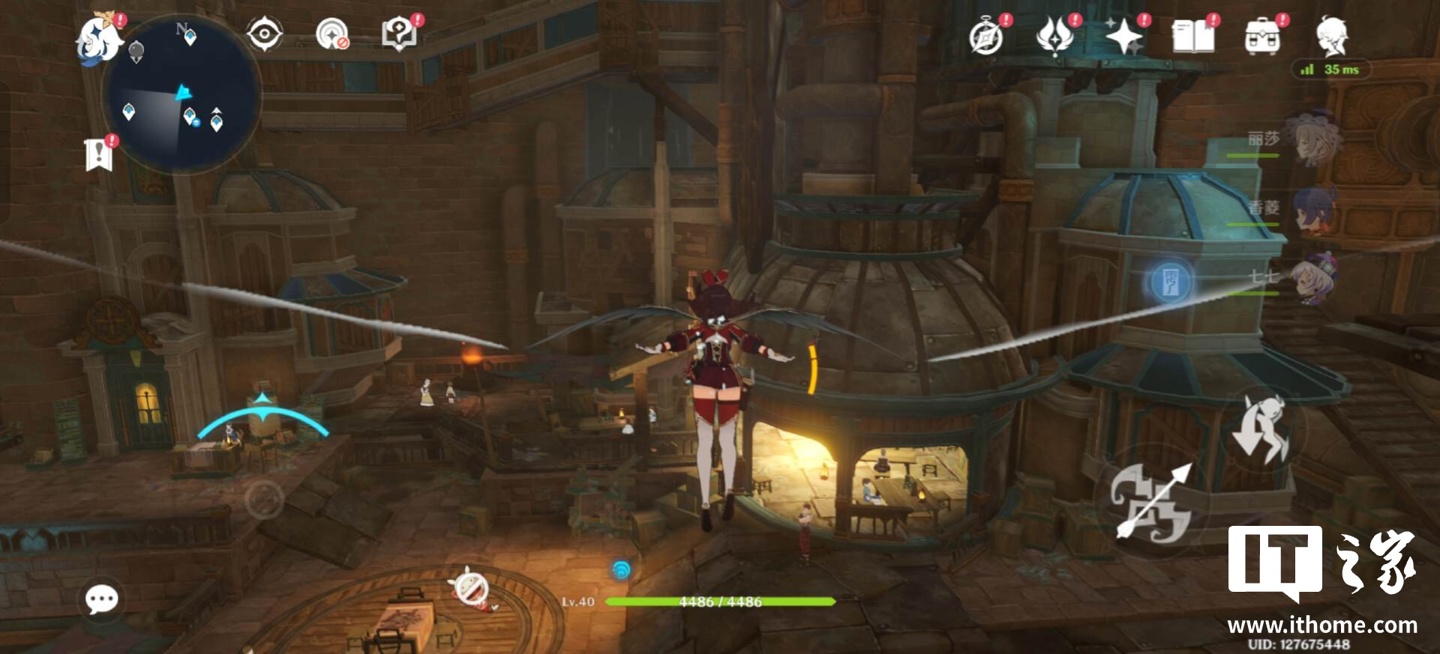
Task: Open the Adventurer Handbook book icon
Action: [1193, 37]
